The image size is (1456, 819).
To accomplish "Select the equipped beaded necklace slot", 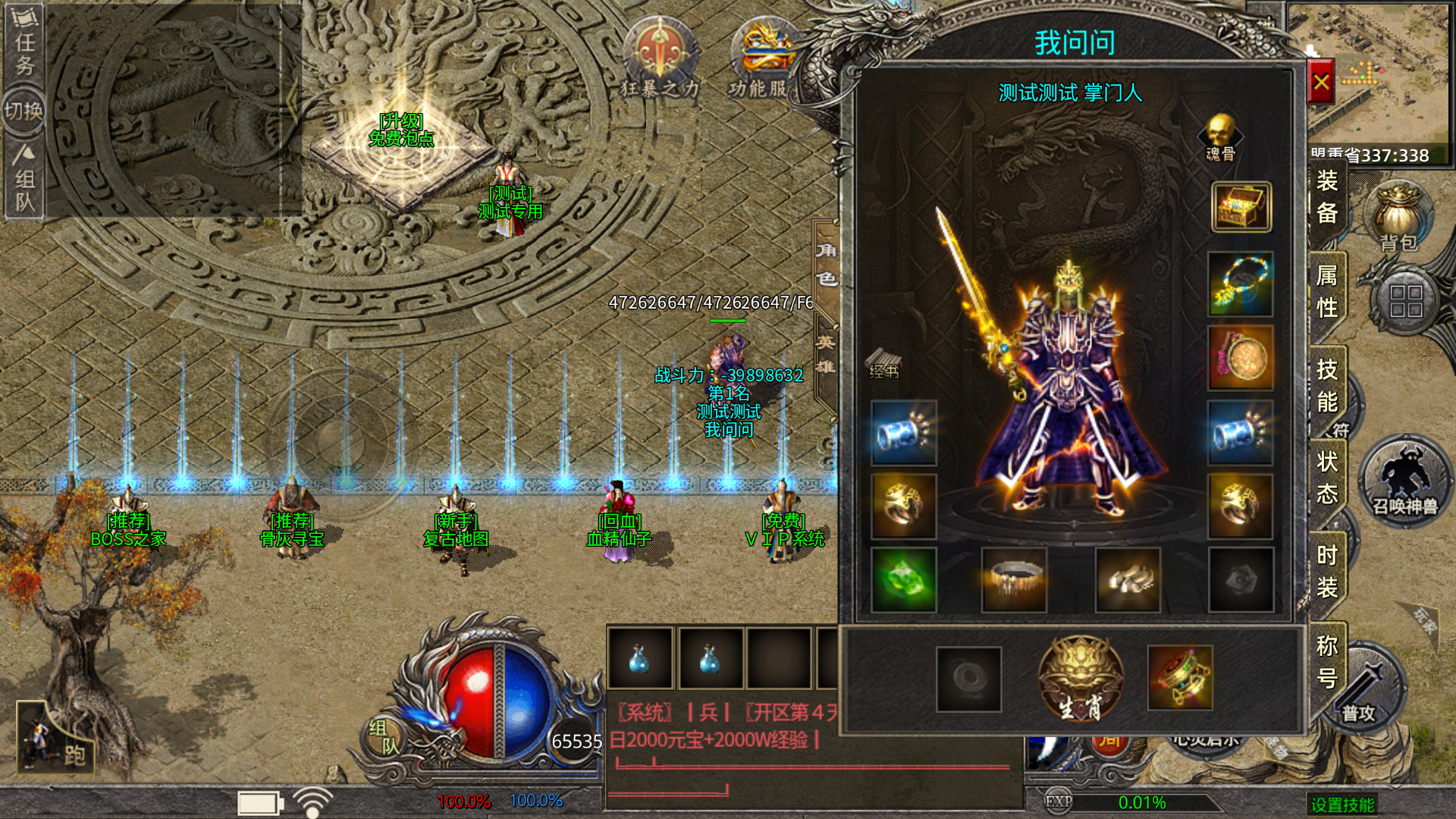I will click(x=1241, y=283).
